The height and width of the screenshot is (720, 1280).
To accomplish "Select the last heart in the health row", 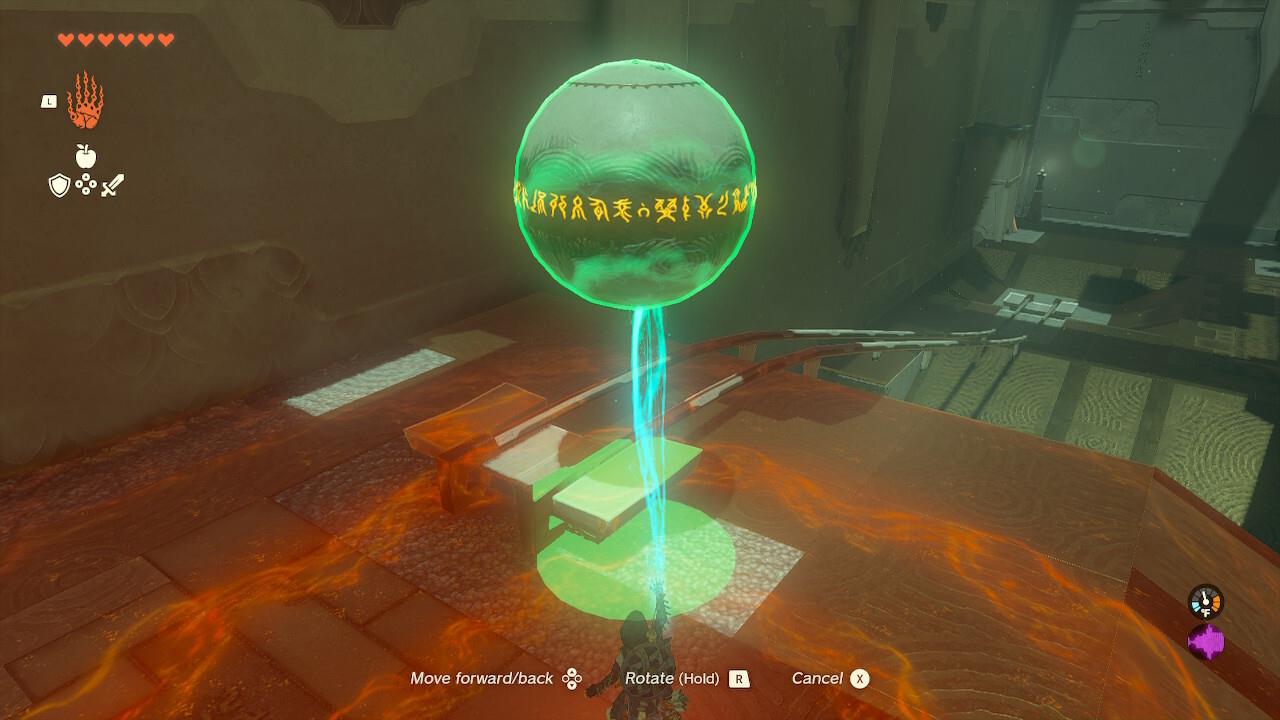I will 165,38.
